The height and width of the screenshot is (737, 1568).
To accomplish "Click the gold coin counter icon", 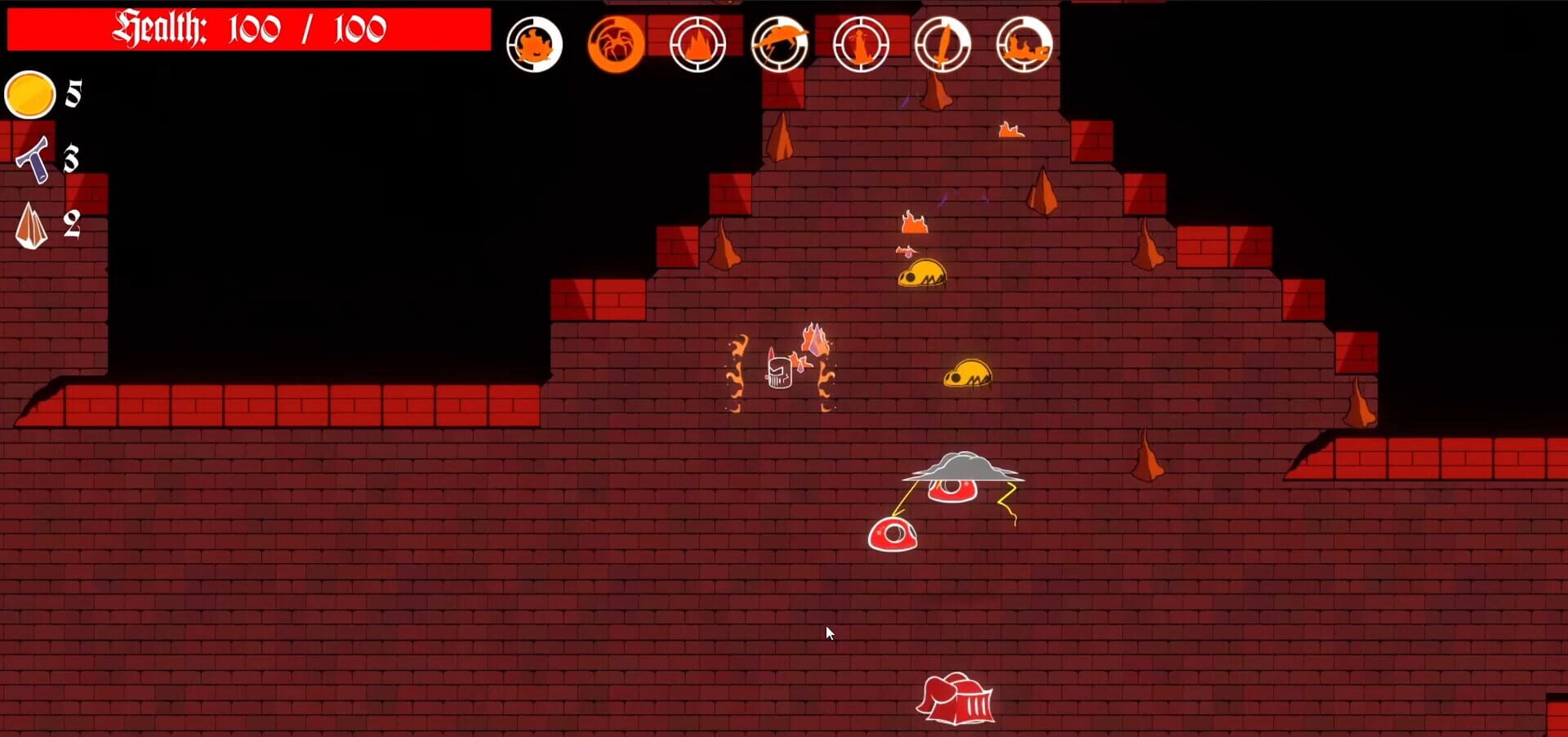I will pos(30,94).
